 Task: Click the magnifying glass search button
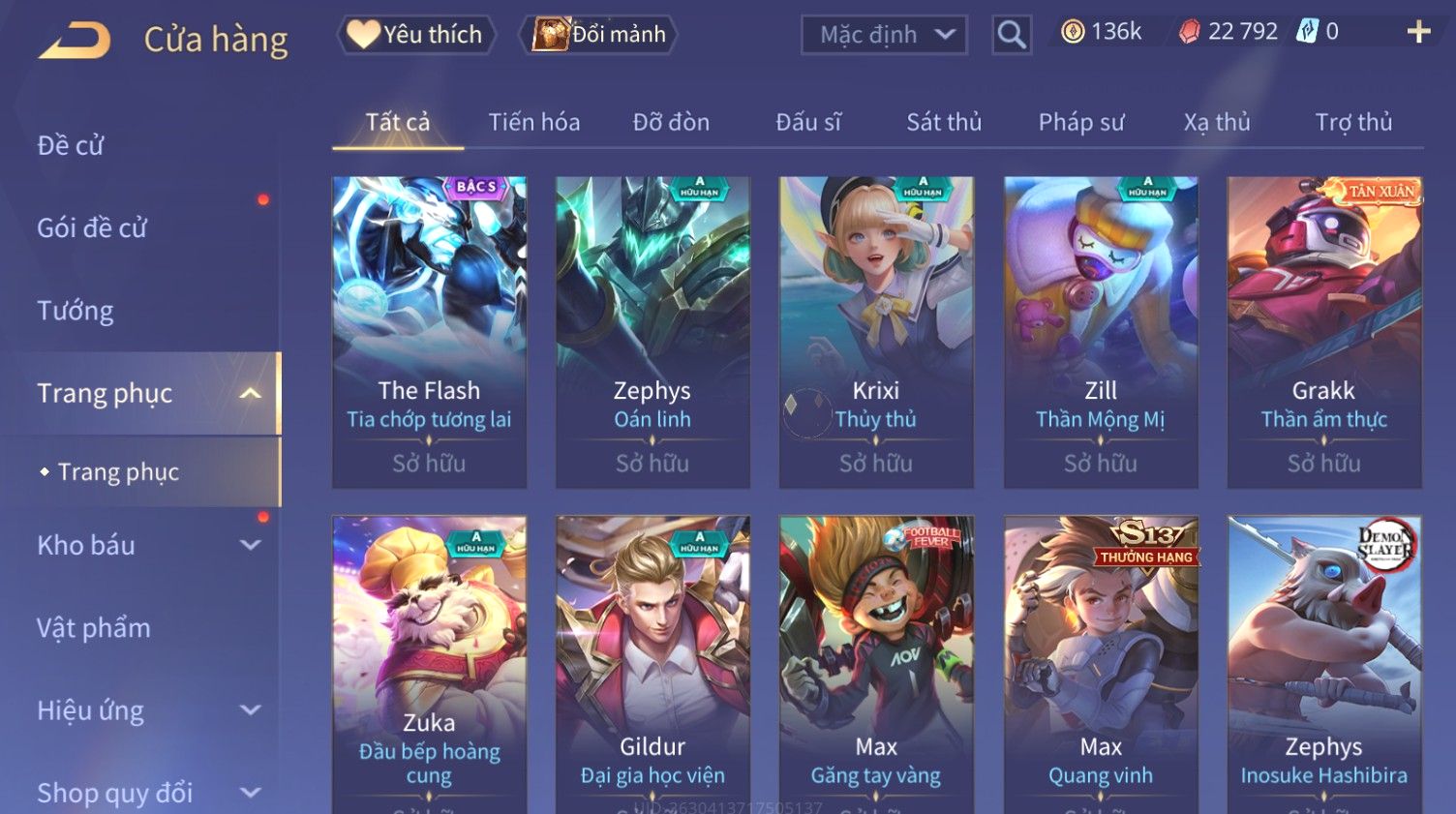pyautogui.click(x=1012, y=35)
